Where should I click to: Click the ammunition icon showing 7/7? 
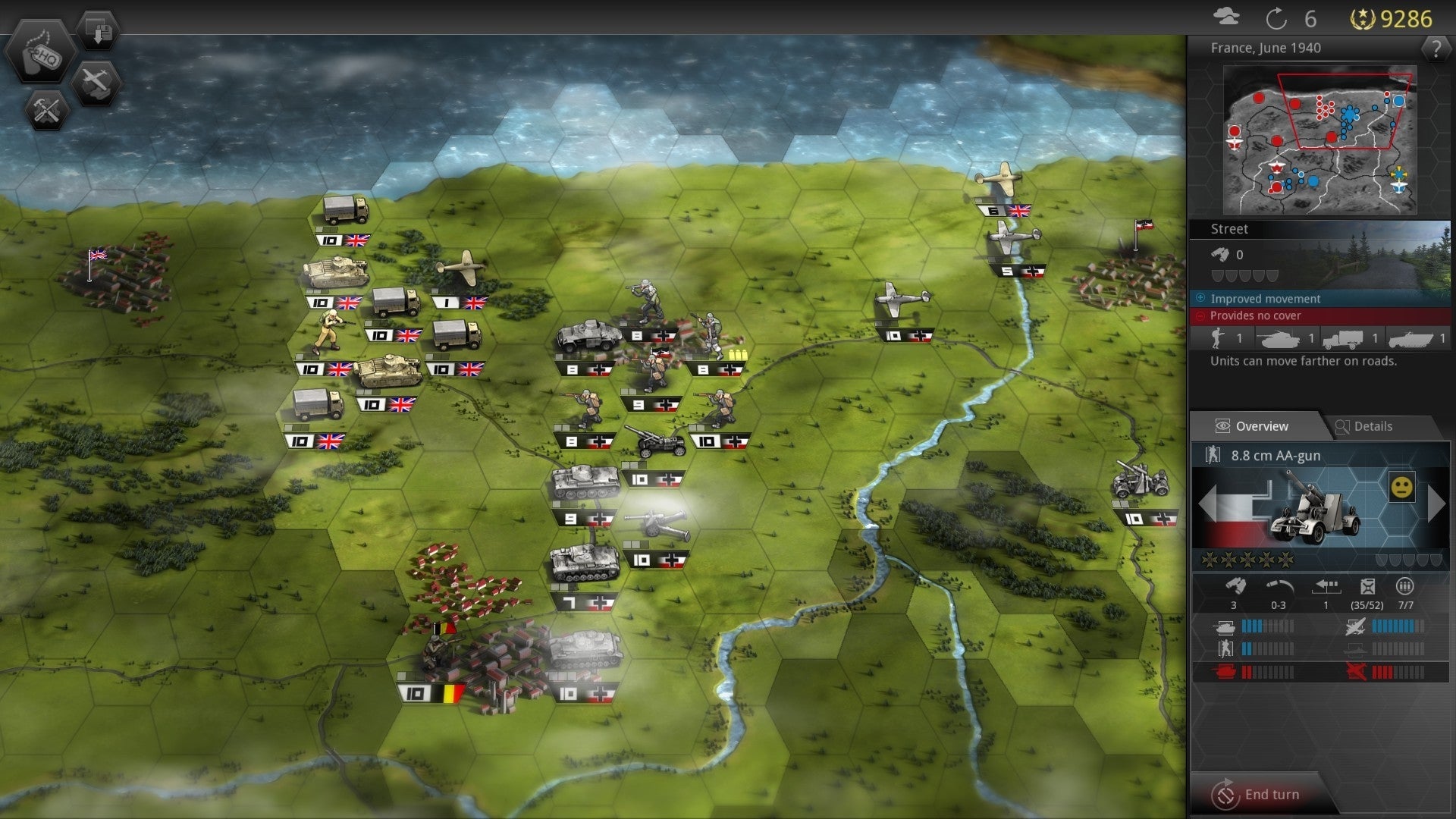point(1404,585)
